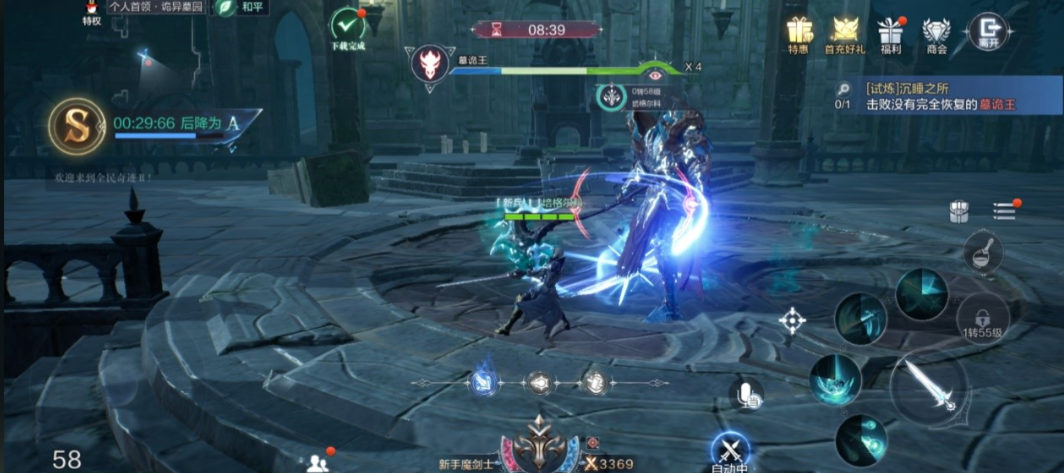
Task: Open the friends icon with red dot
Action: [x=319, y=461]
